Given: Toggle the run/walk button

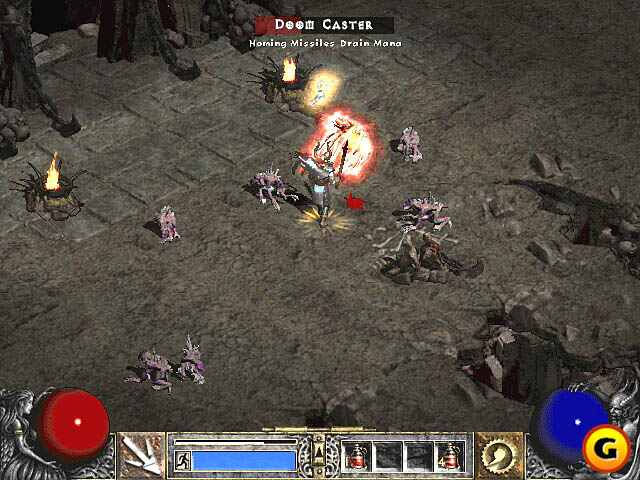Looking at the screenshot, I should tap(182, 460).
